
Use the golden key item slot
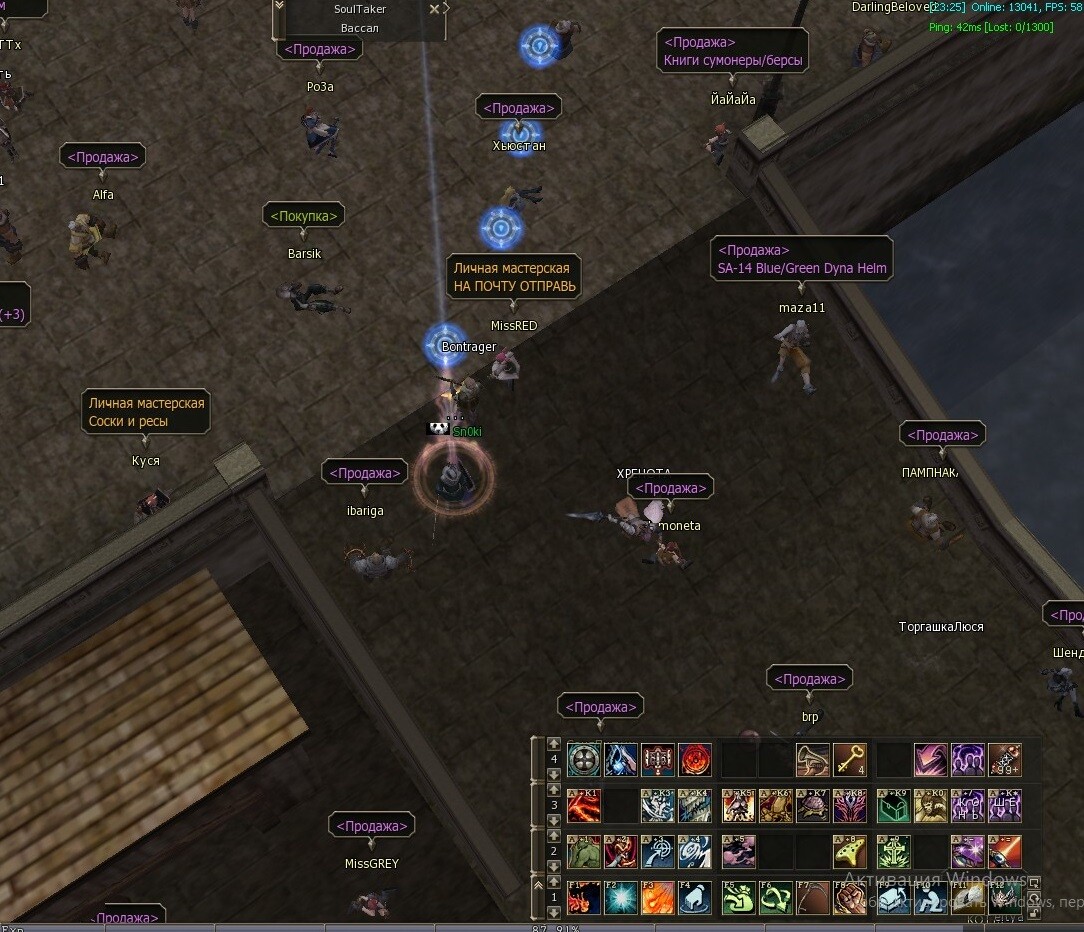click(x=850, y=760)
